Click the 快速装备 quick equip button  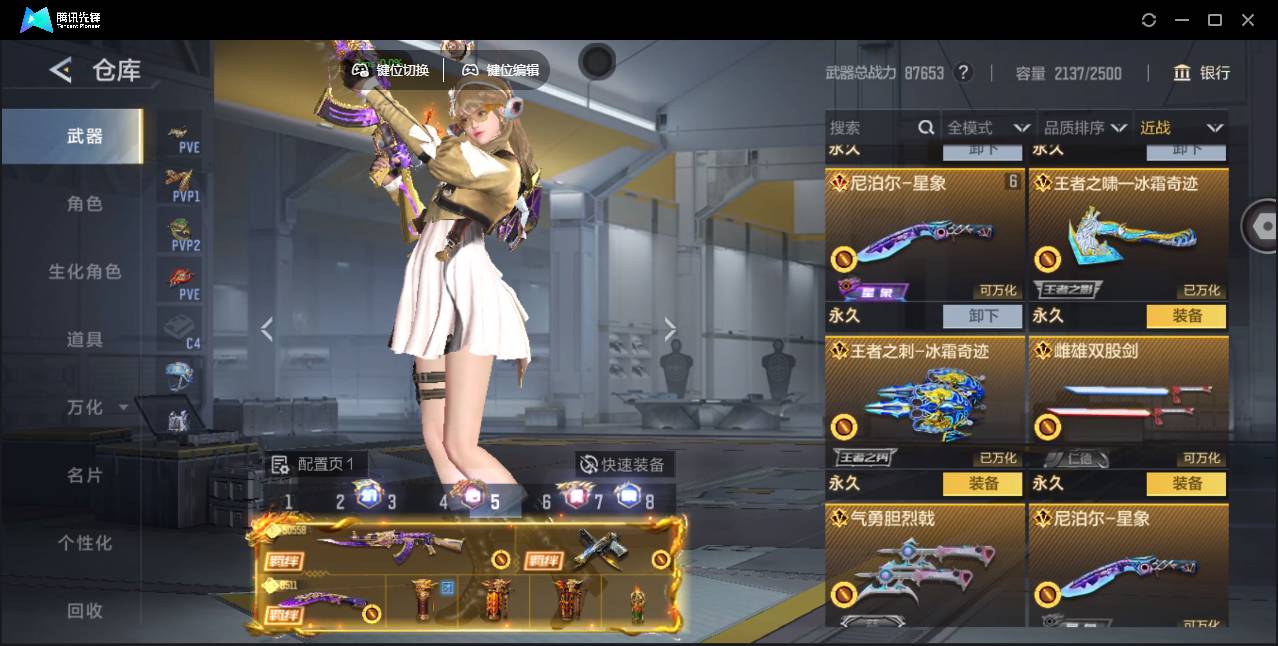(624, 465)
